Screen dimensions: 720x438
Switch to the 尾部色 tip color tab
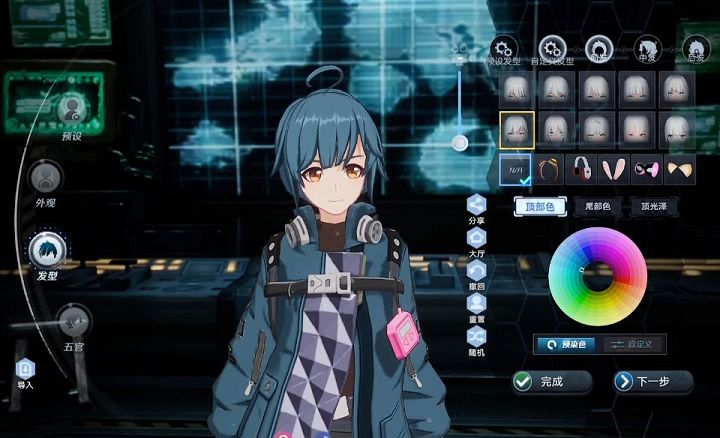coord(598,207)
